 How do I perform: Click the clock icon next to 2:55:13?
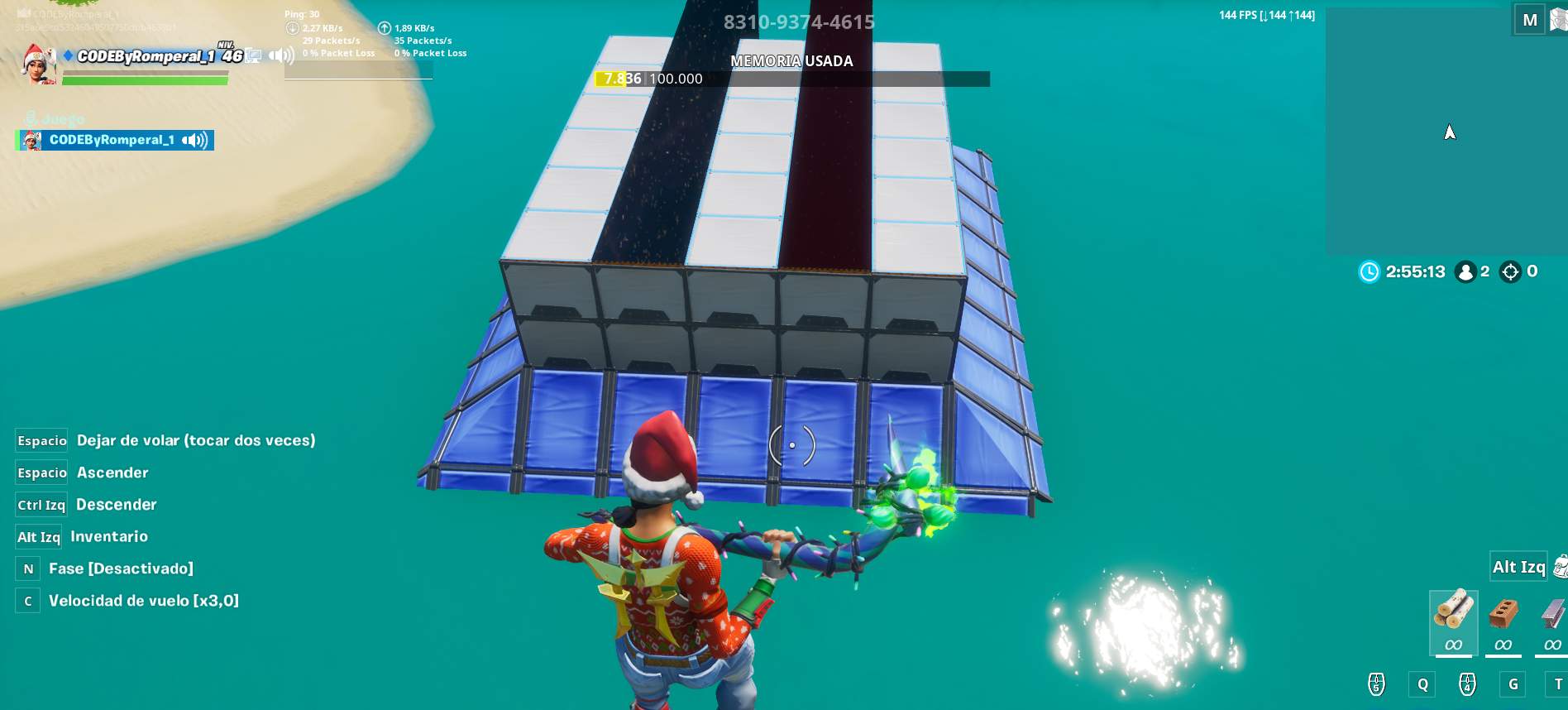pos(1368,271)
